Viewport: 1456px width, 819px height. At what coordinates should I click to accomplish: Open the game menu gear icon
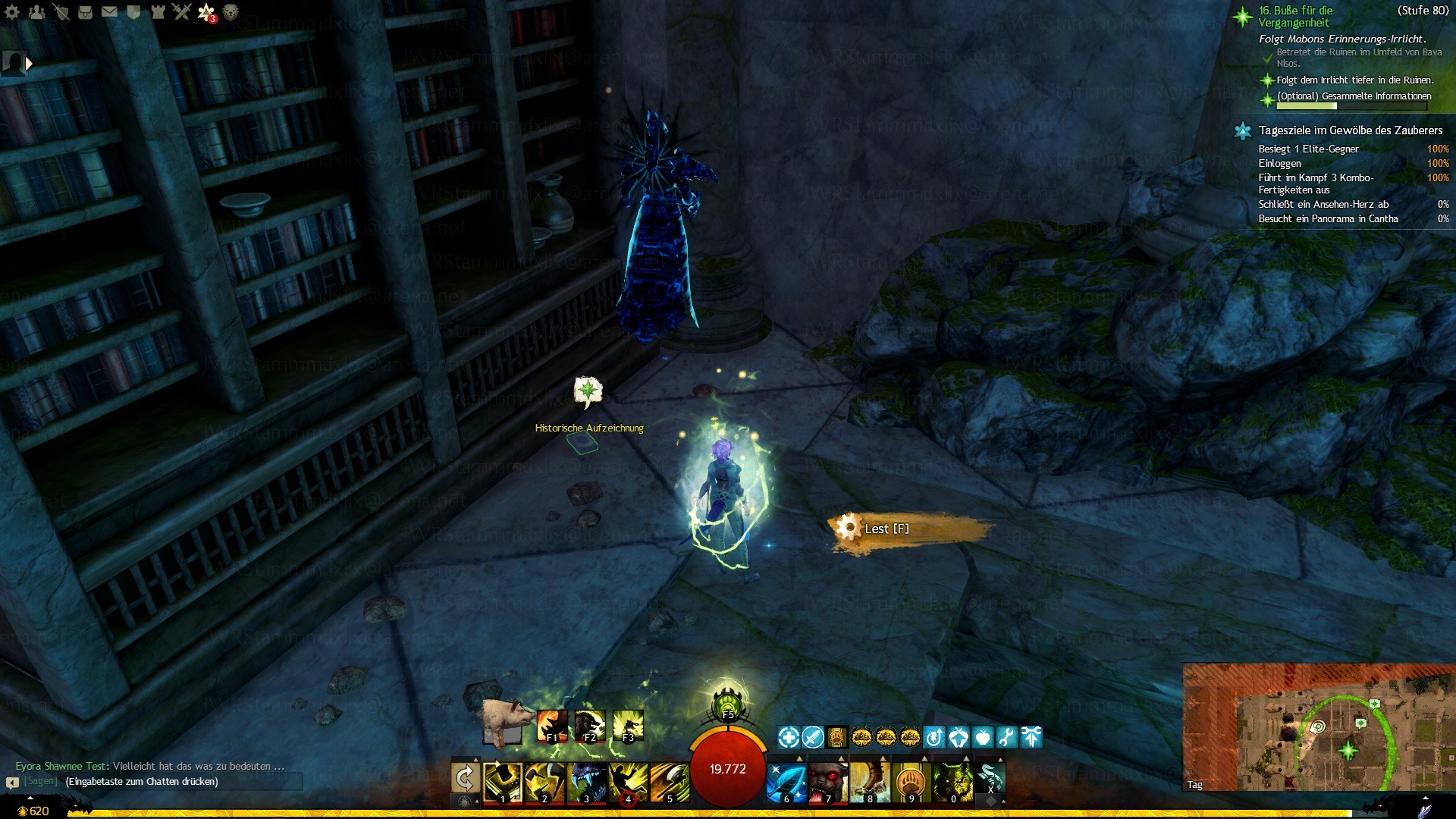(x=12, y=12)
